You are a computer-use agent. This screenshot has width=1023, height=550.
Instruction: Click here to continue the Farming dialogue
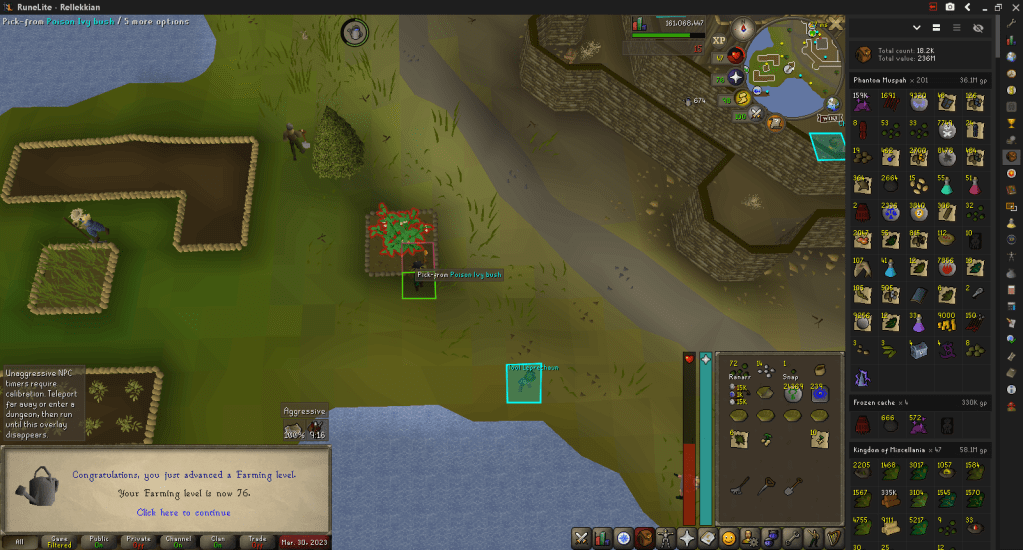[183, 513]
